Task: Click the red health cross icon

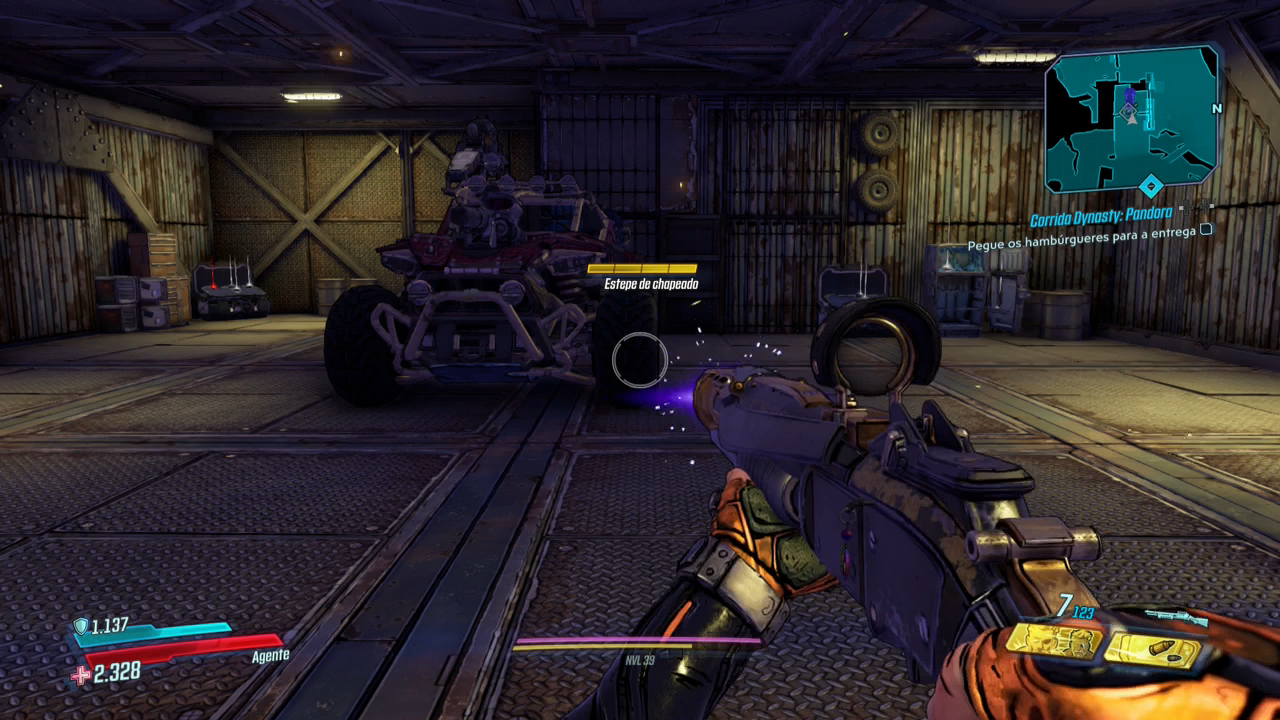Action: coord(81,675)
